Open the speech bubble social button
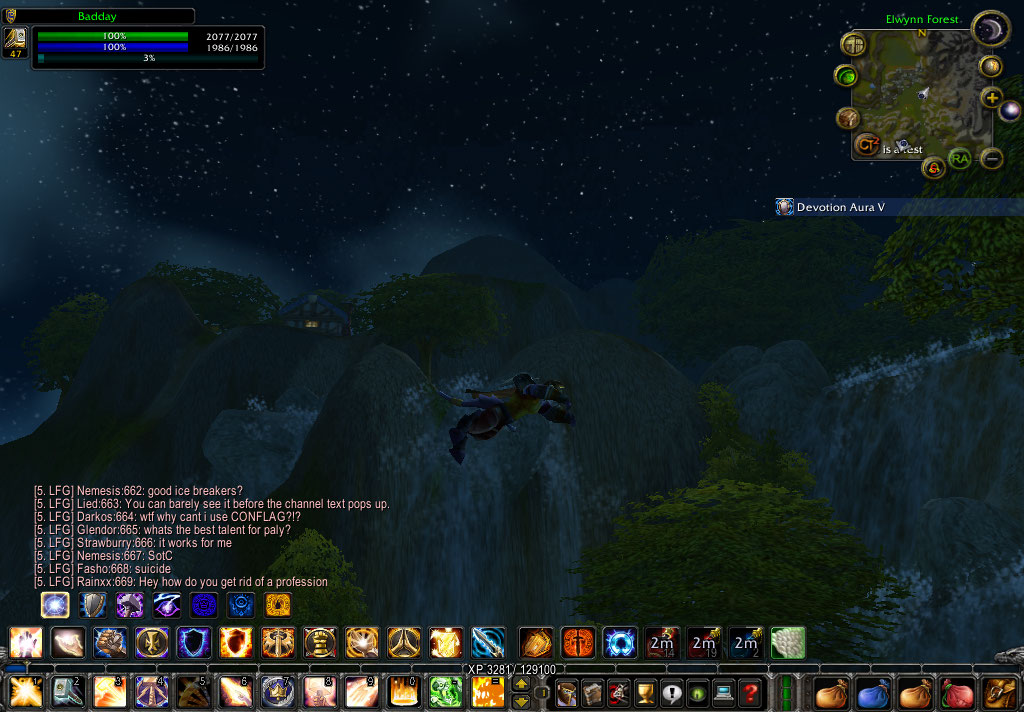Screen dimensions: 1024x712 point(671,692)
